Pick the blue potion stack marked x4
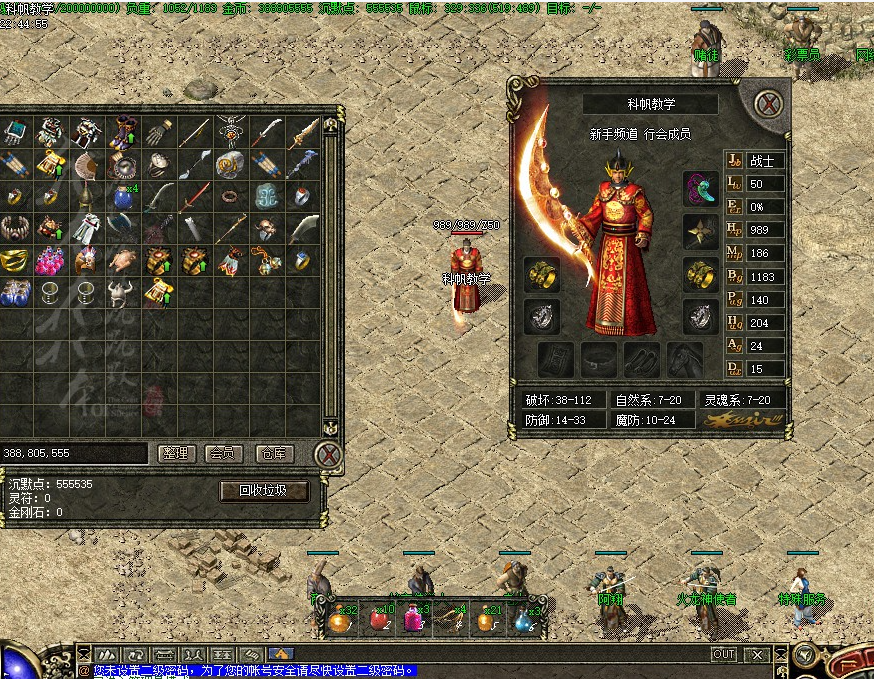This screenshot has height=679, width=874. point(122,196)
